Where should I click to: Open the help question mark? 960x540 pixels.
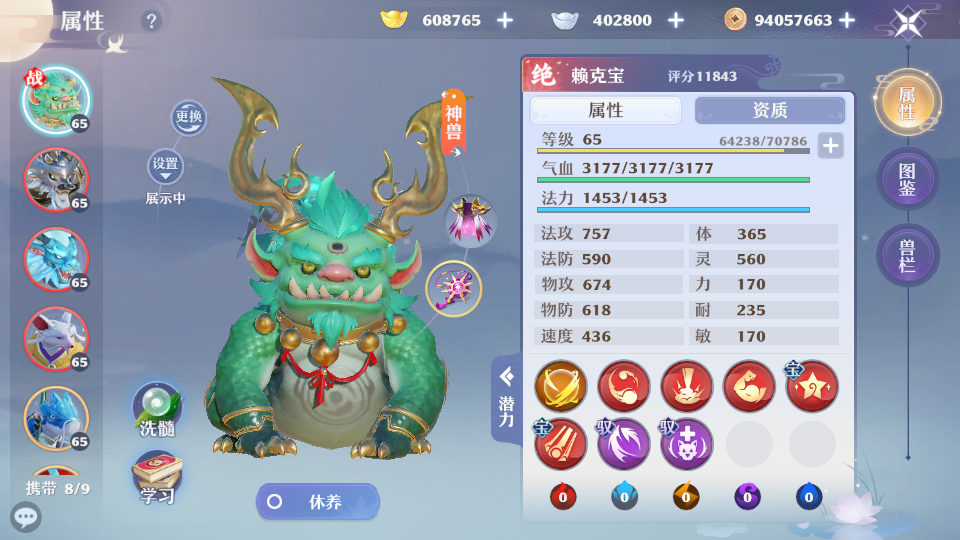[151, 20]
